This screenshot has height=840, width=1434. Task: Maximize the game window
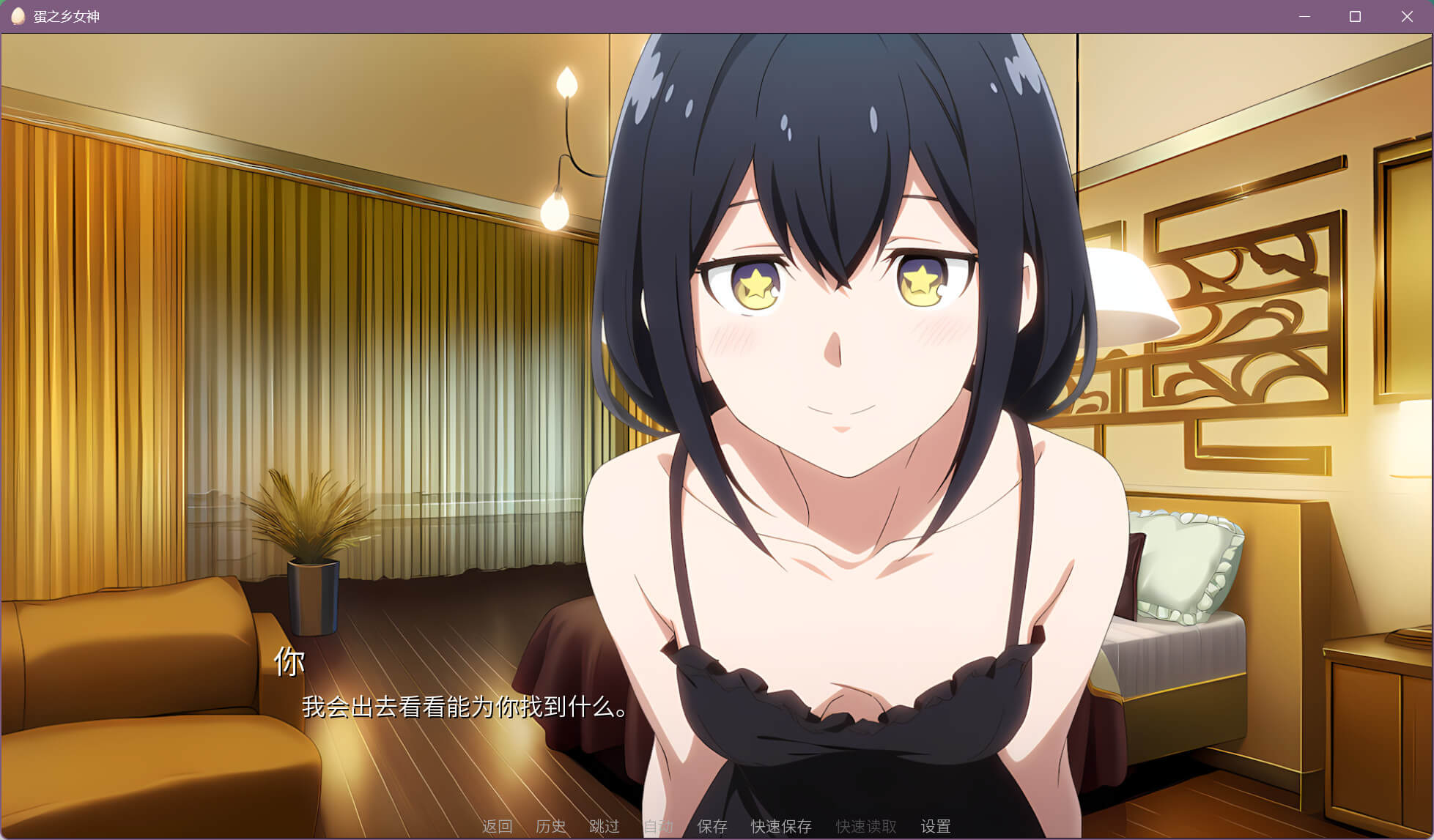(x=1355, y=16)
